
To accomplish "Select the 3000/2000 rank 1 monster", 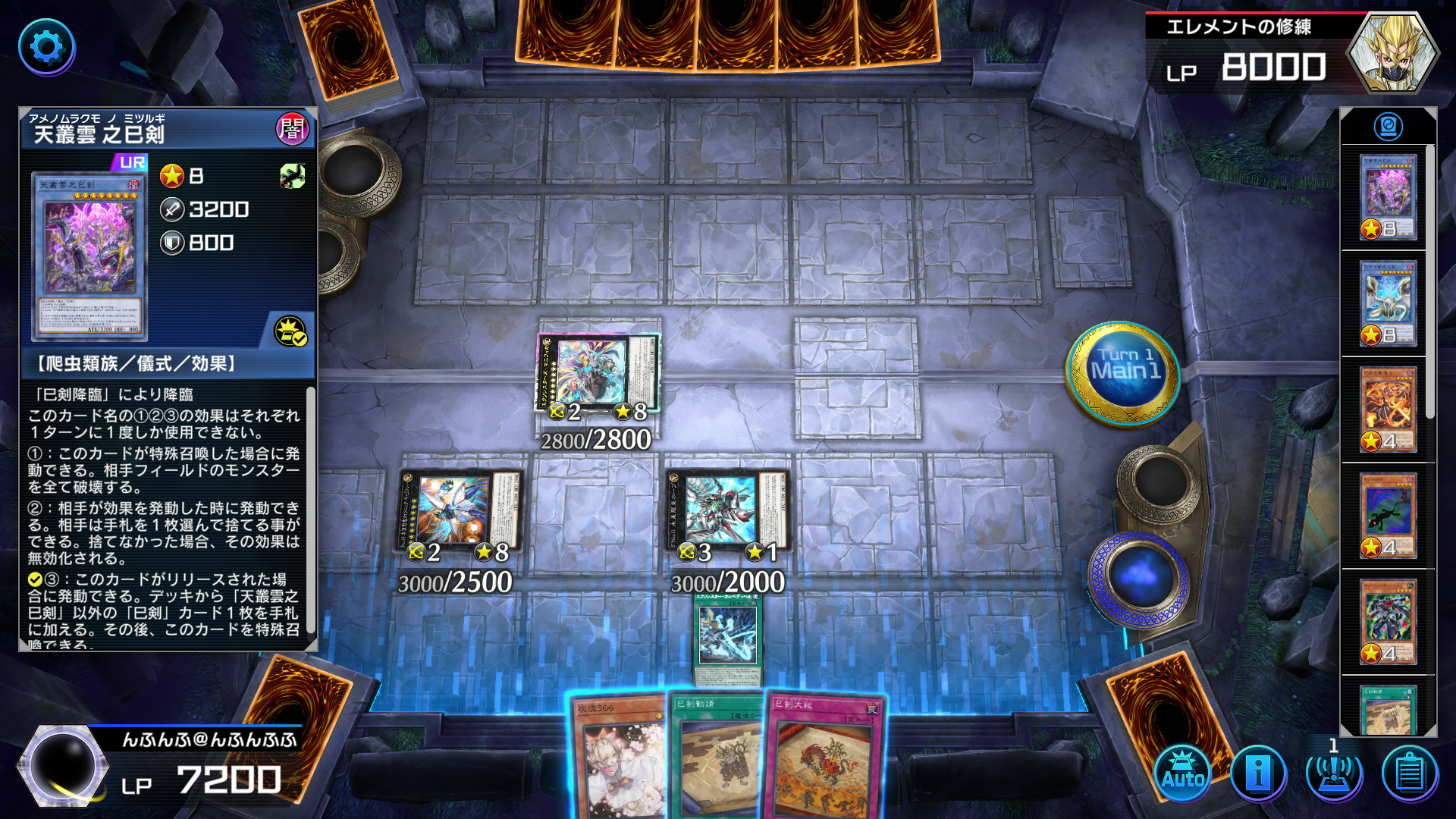I will [x=729, y=512].
